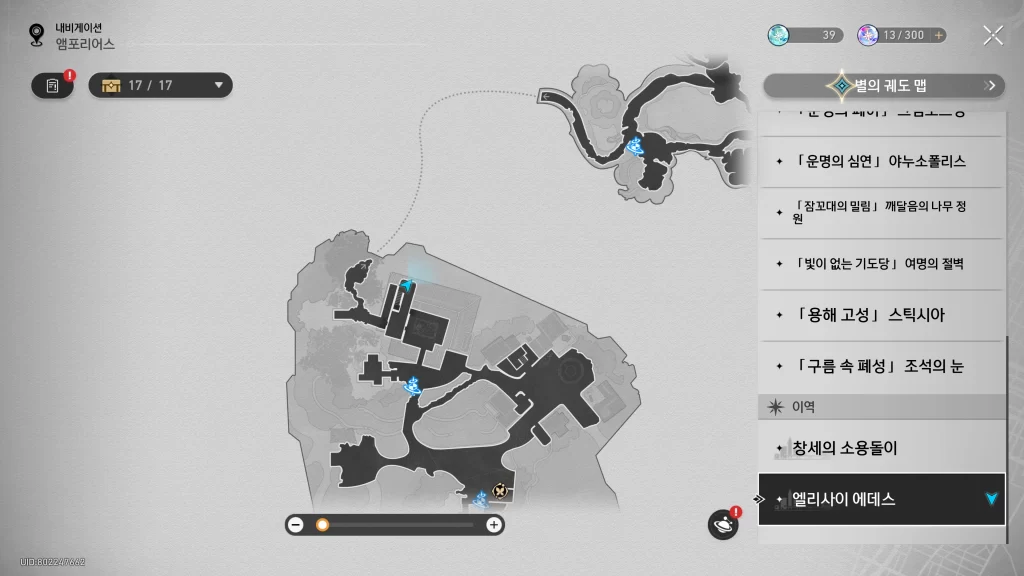Select the 야누소폴리스 area entry
This screenshot has width=1024, height=576.
tap(880, 162)
